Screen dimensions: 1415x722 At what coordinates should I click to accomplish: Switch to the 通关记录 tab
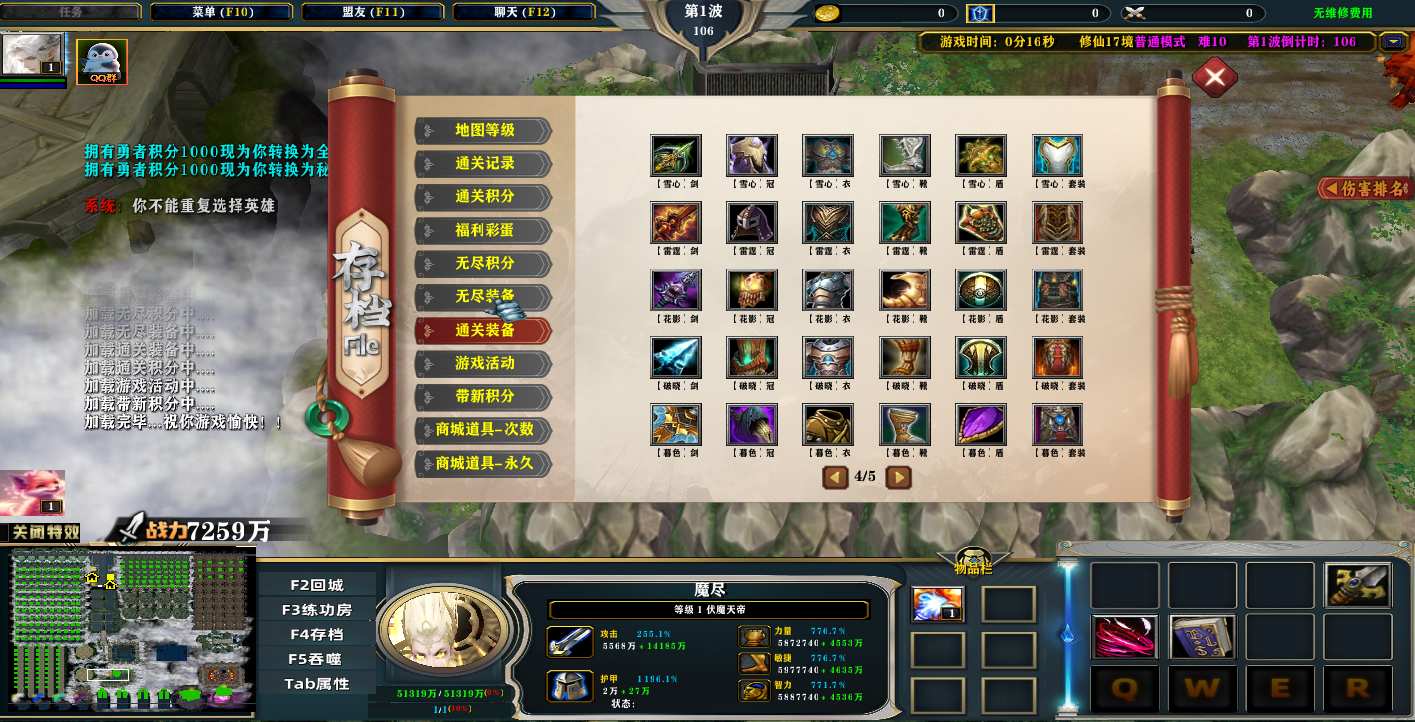(484, 164)
